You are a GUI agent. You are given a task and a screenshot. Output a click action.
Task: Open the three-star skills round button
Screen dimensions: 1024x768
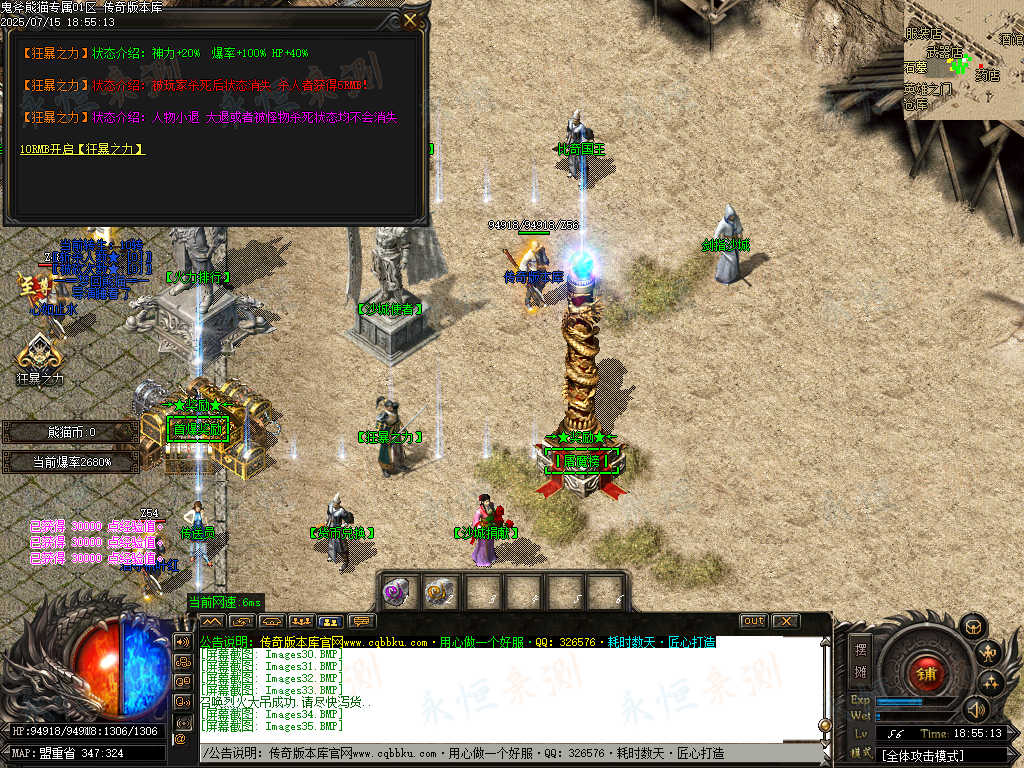[991, 682]
